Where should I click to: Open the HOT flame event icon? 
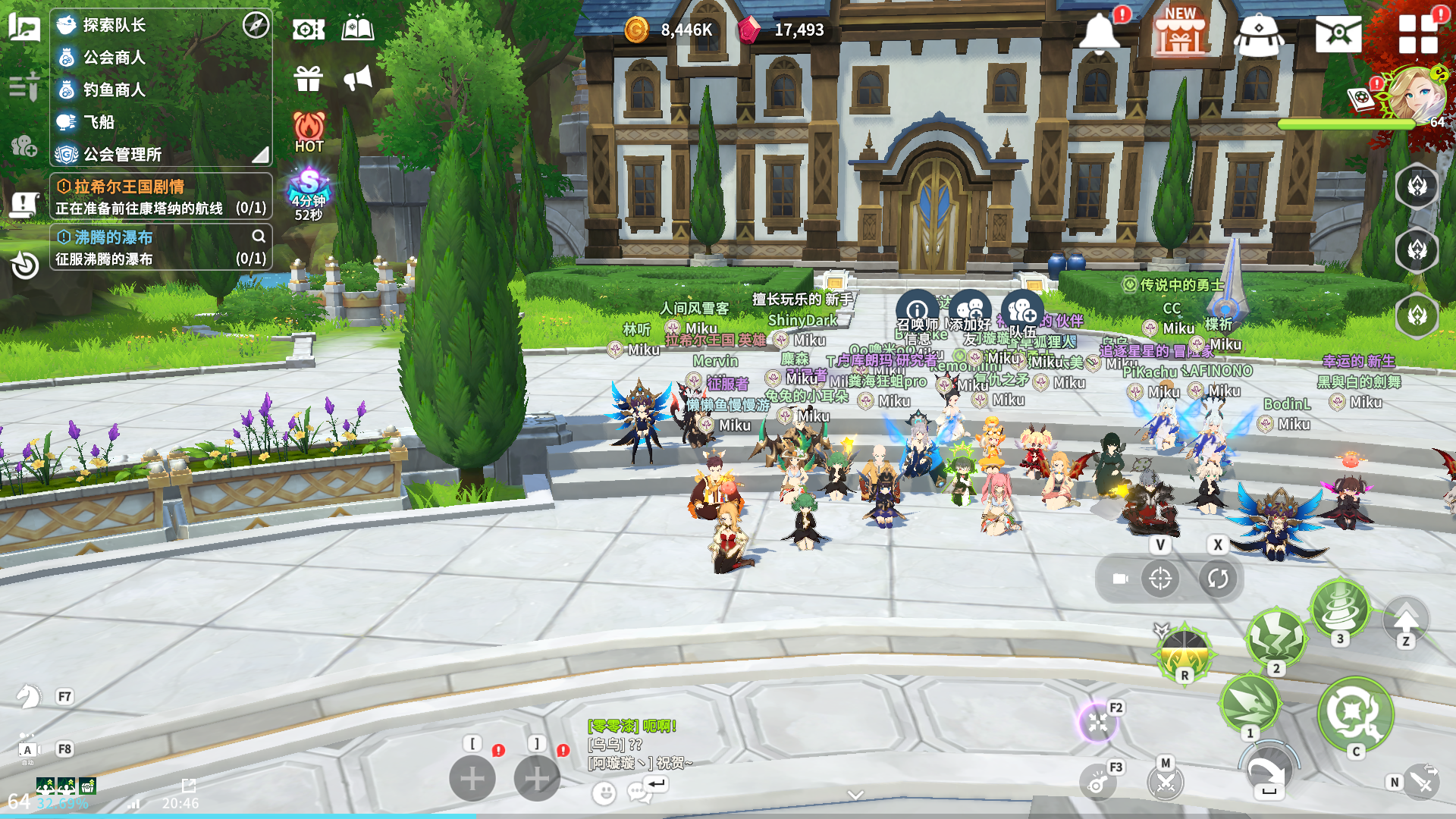click(x=309, y=131)
